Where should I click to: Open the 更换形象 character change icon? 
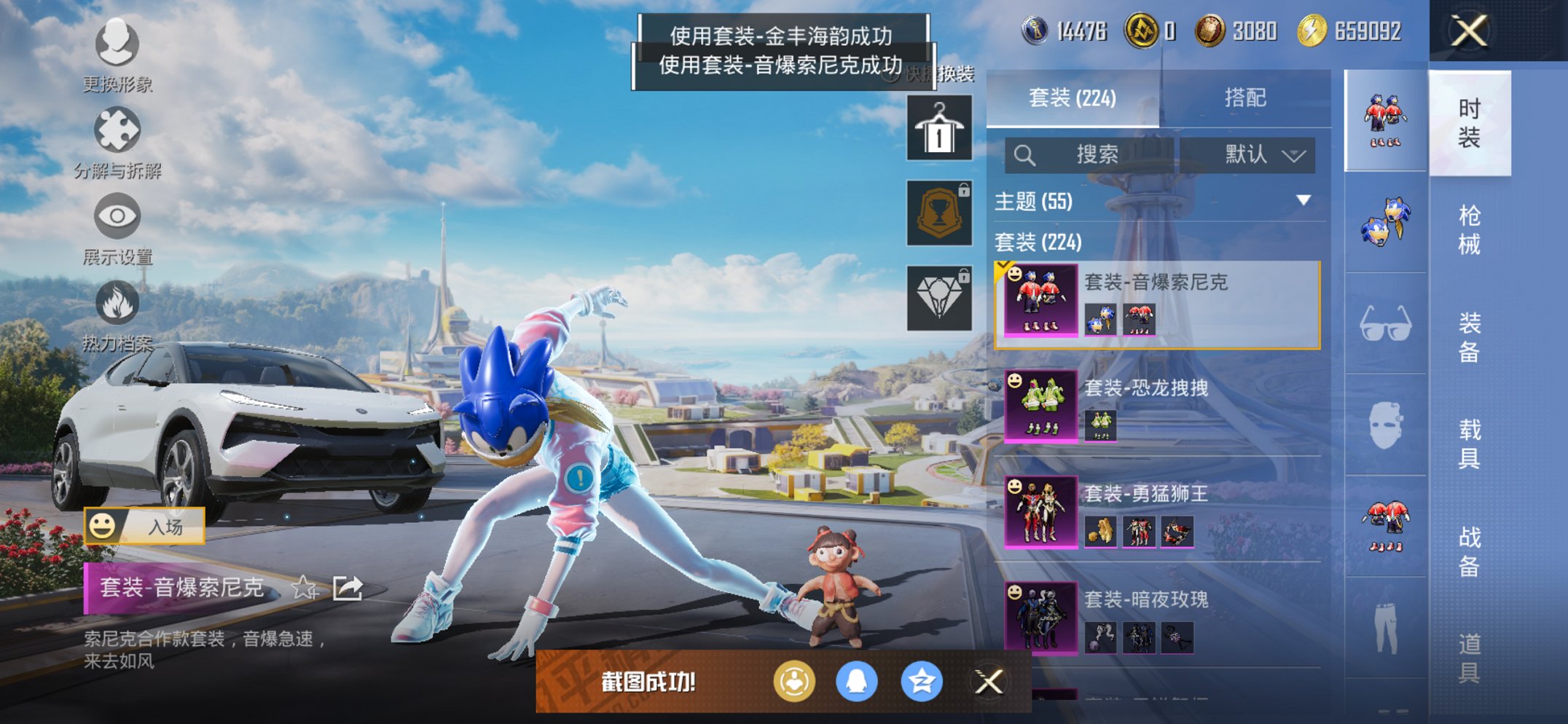[x=117, y=45]
